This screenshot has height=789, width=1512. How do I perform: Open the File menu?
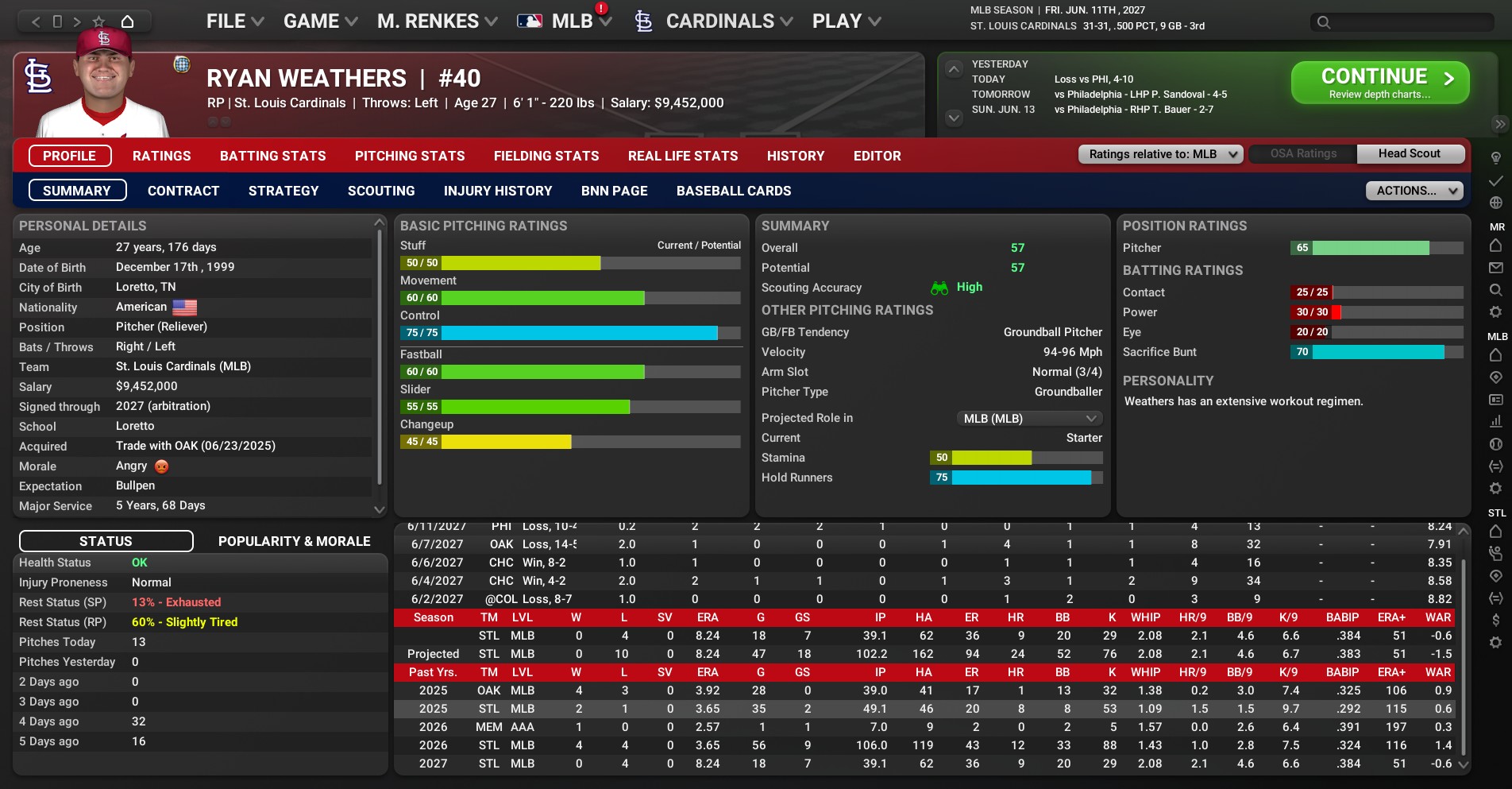(234, 21)
